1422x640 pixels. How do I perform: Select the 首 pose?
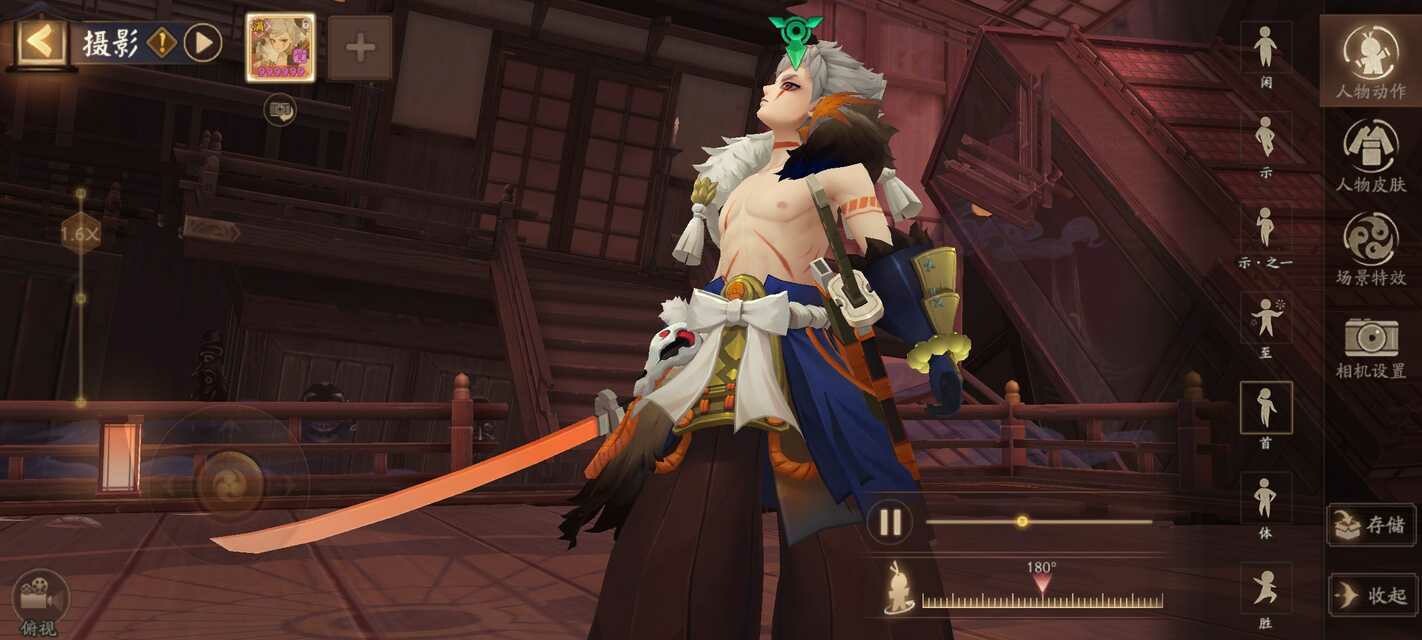1266,408
